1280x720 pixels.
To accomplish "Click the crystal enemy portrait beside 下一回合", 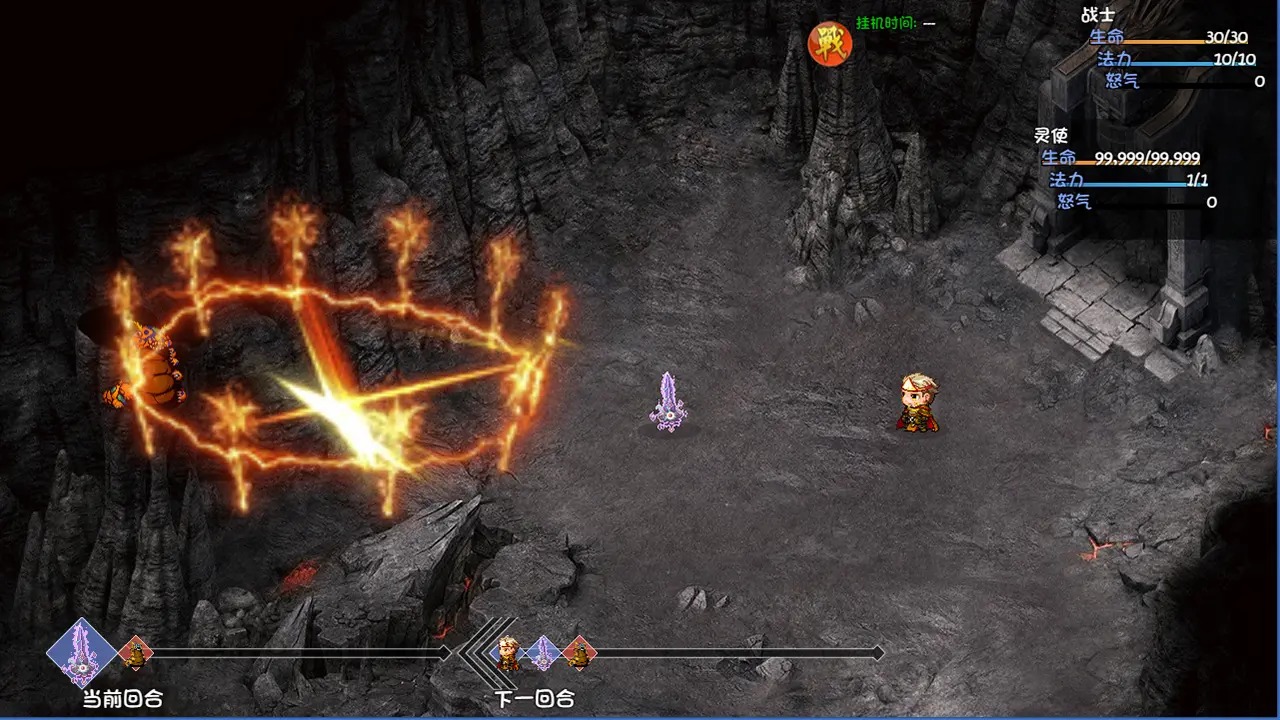I will (x=542, y=654).
